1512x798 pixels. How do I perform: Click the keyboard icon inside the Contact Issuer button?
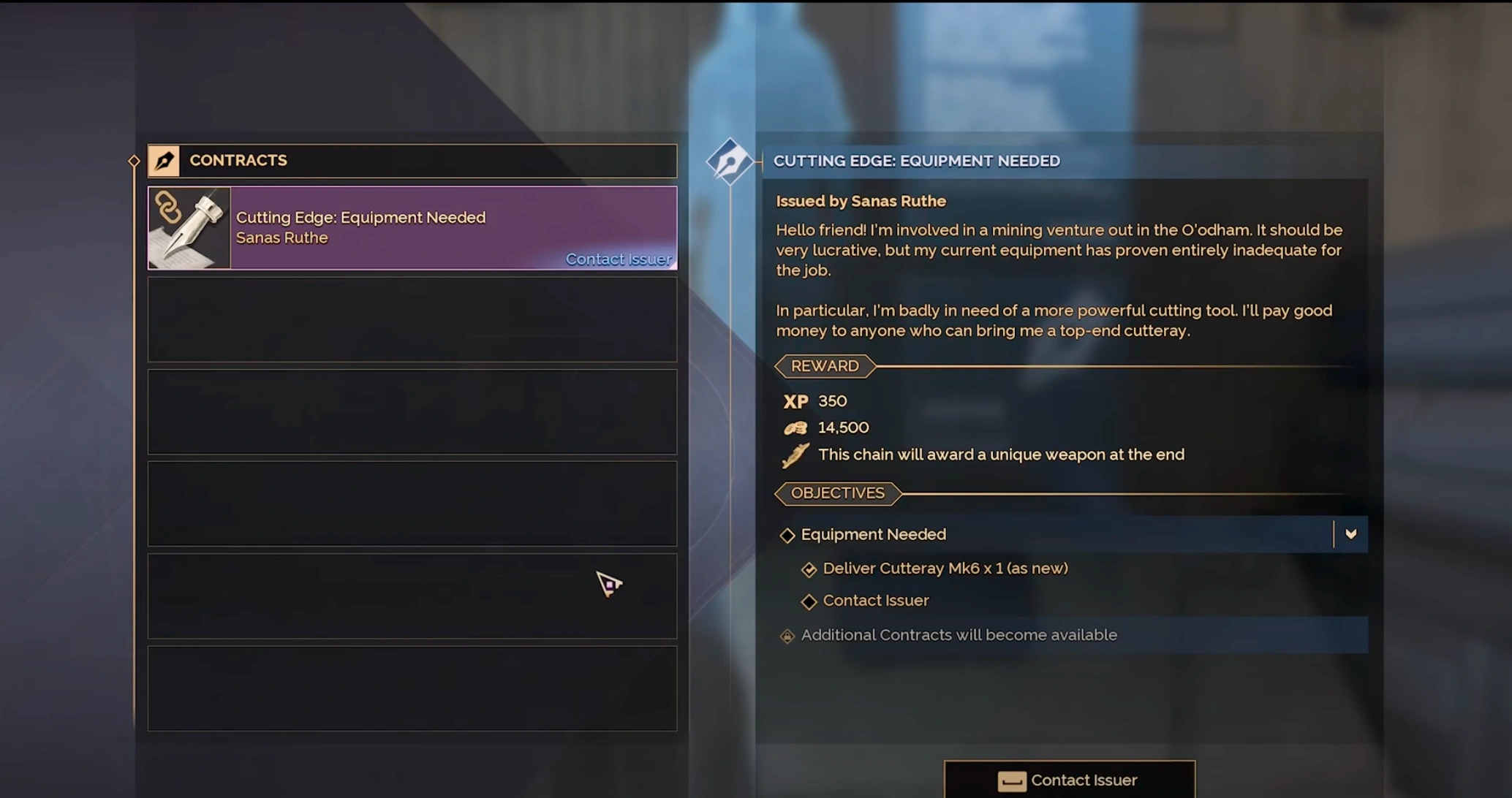1011,781
